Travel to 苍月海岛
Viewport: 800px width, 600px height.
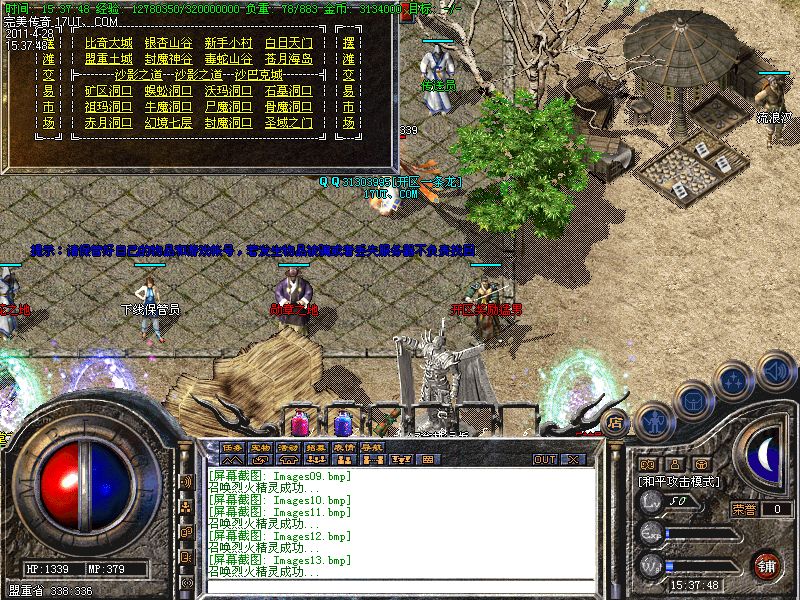coord(288,59)
